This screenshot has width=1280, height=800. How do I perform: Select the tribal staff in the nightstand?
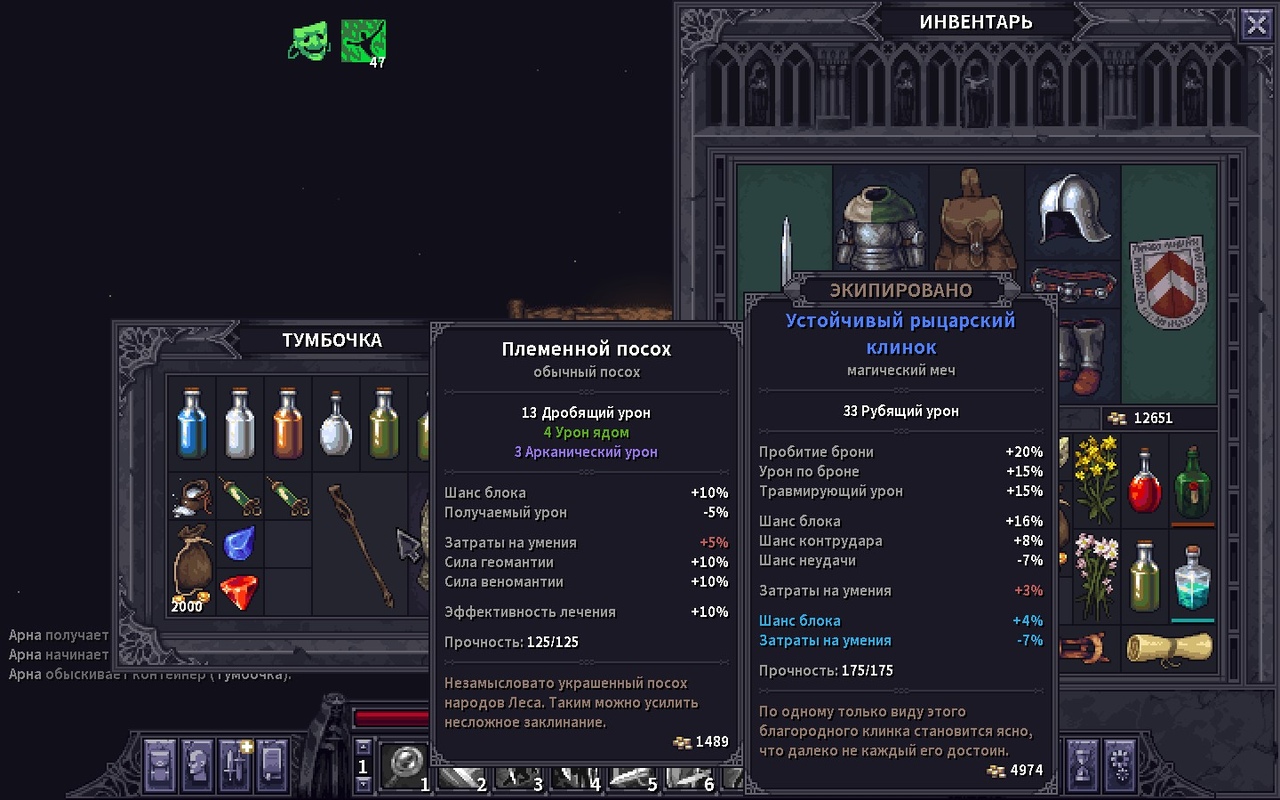point(362,545)
